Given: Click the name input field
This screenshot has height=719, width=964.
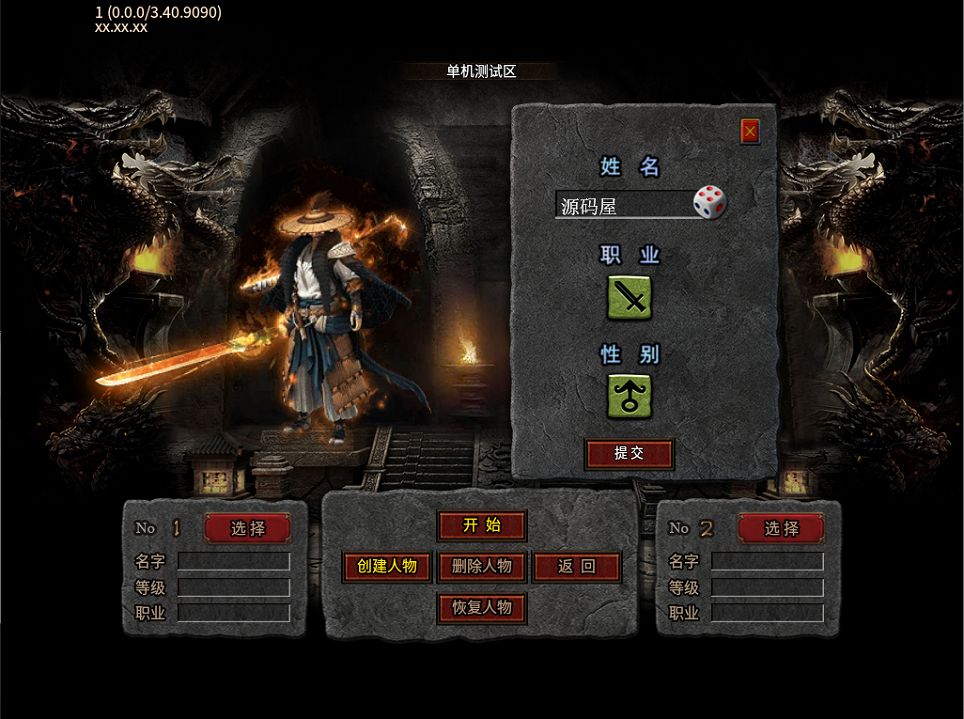Looking at the screenshot, I should point(622,206).
